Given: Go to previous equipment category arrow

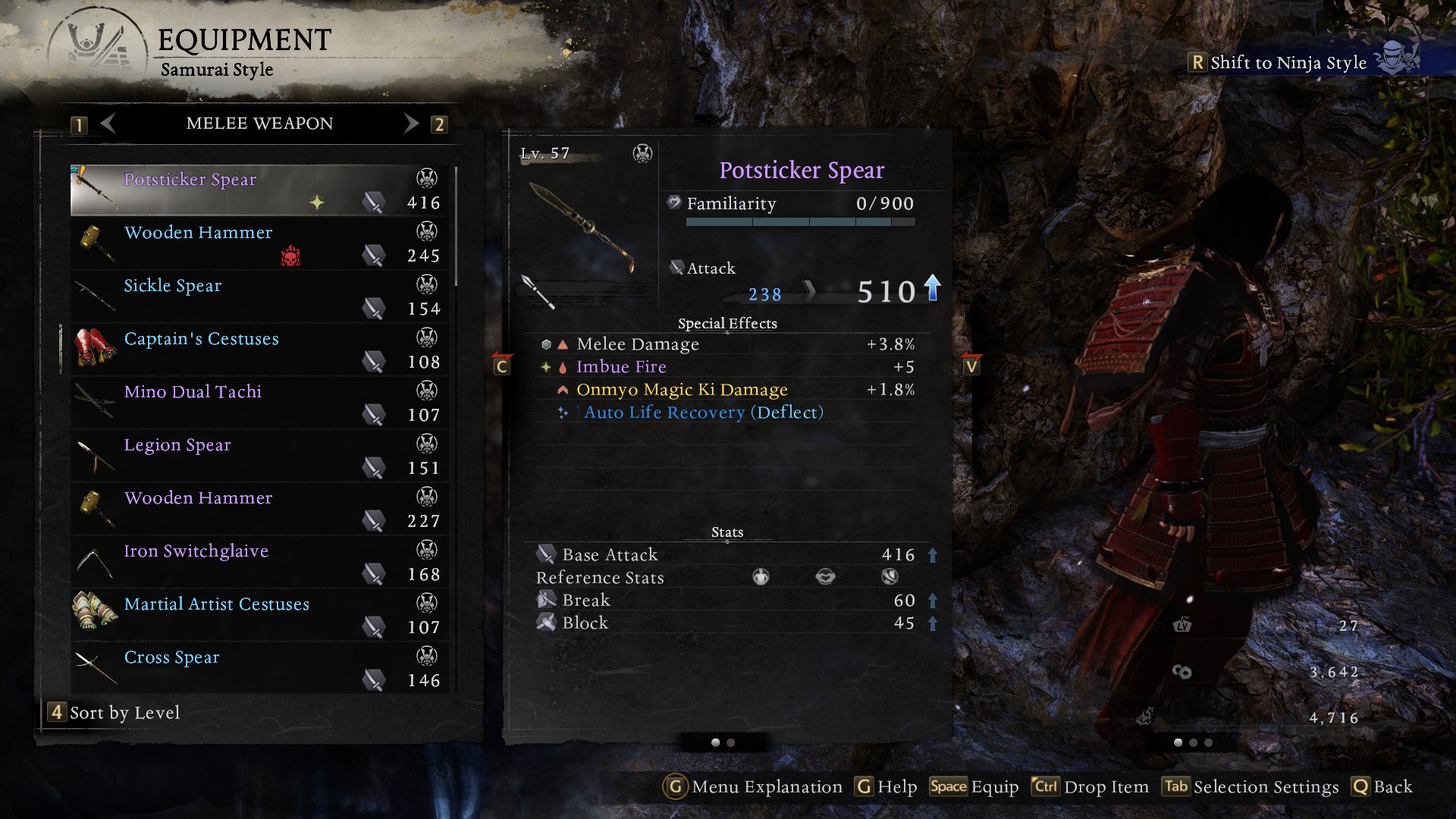Looking at the screenshot, I should click(x=108, y=124).
